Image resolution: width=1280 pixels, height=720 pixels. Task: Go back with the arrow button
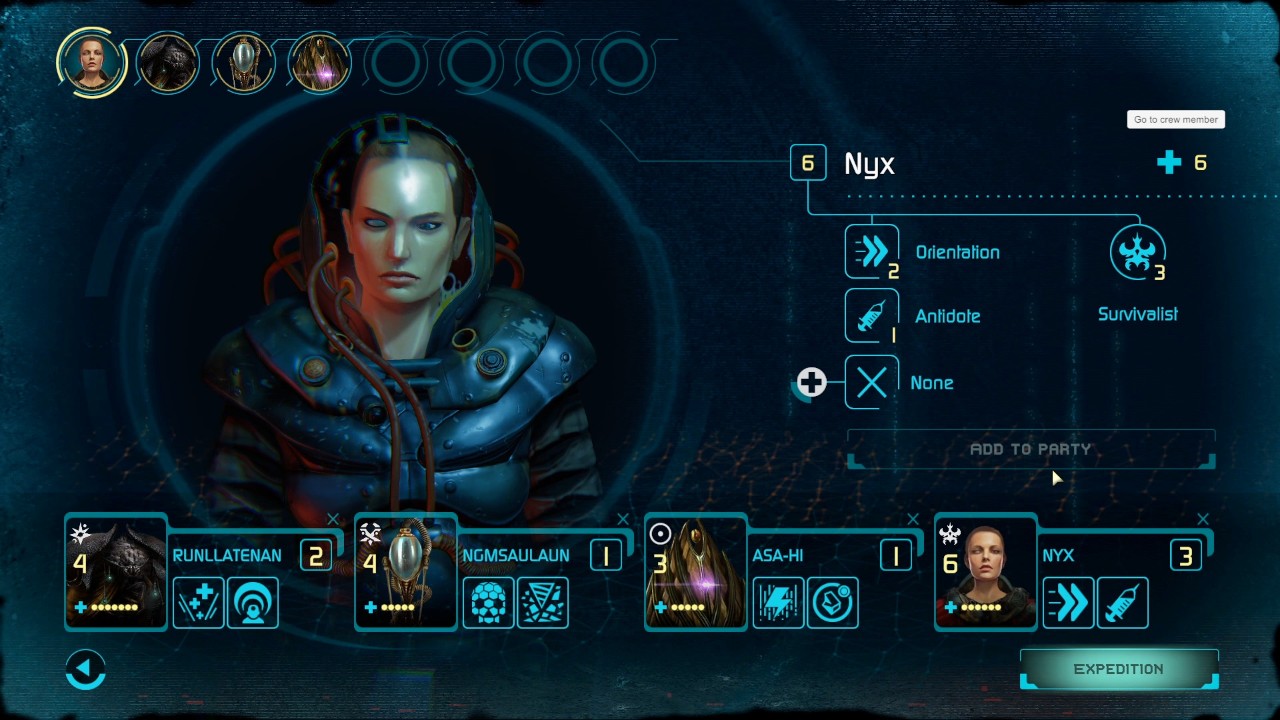point(86,669)
